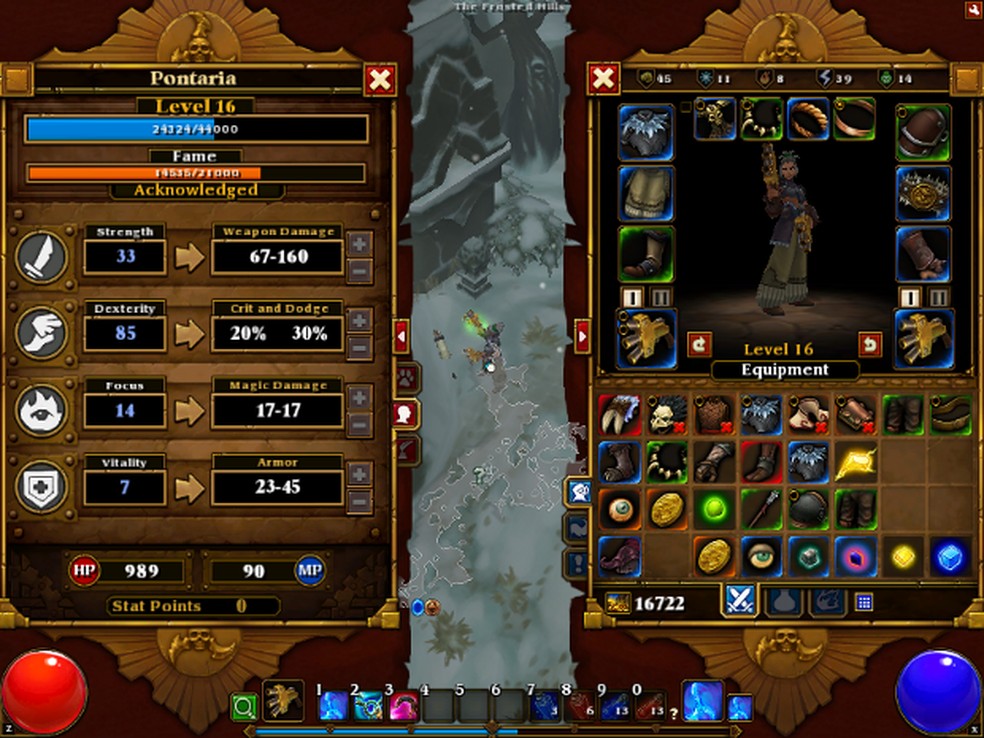Switch to the crossed swords inventory tab

(739, 600)
